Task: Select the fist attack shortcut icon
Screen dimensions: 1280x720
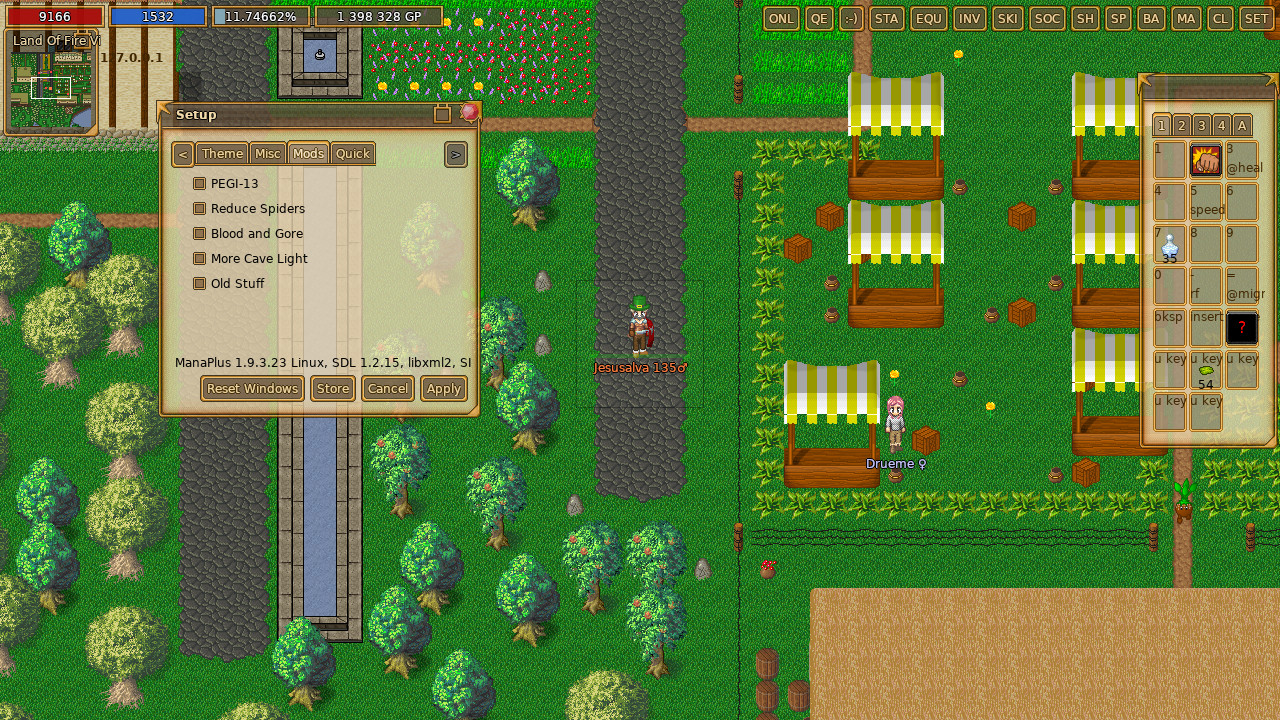Action: (1205, 159)
